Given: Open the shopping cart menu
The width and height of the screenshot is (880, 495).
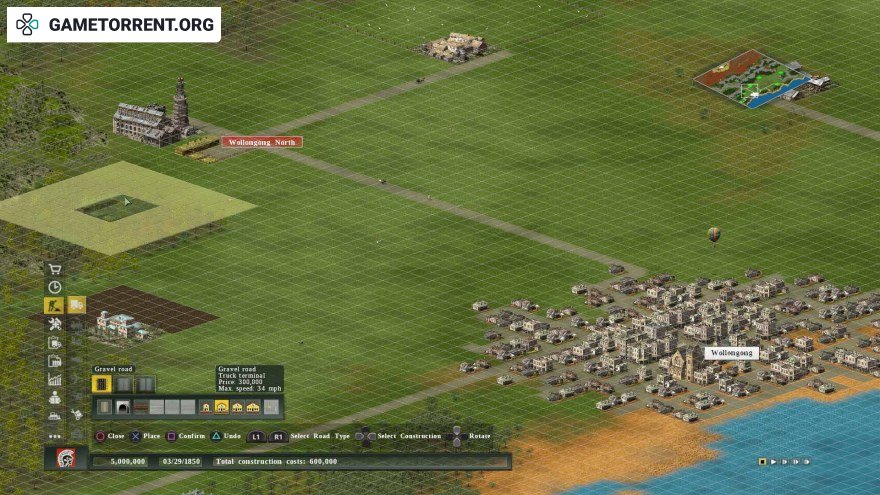Looking at the screenshot, I should pyautogui.click(x=54, y=269).
